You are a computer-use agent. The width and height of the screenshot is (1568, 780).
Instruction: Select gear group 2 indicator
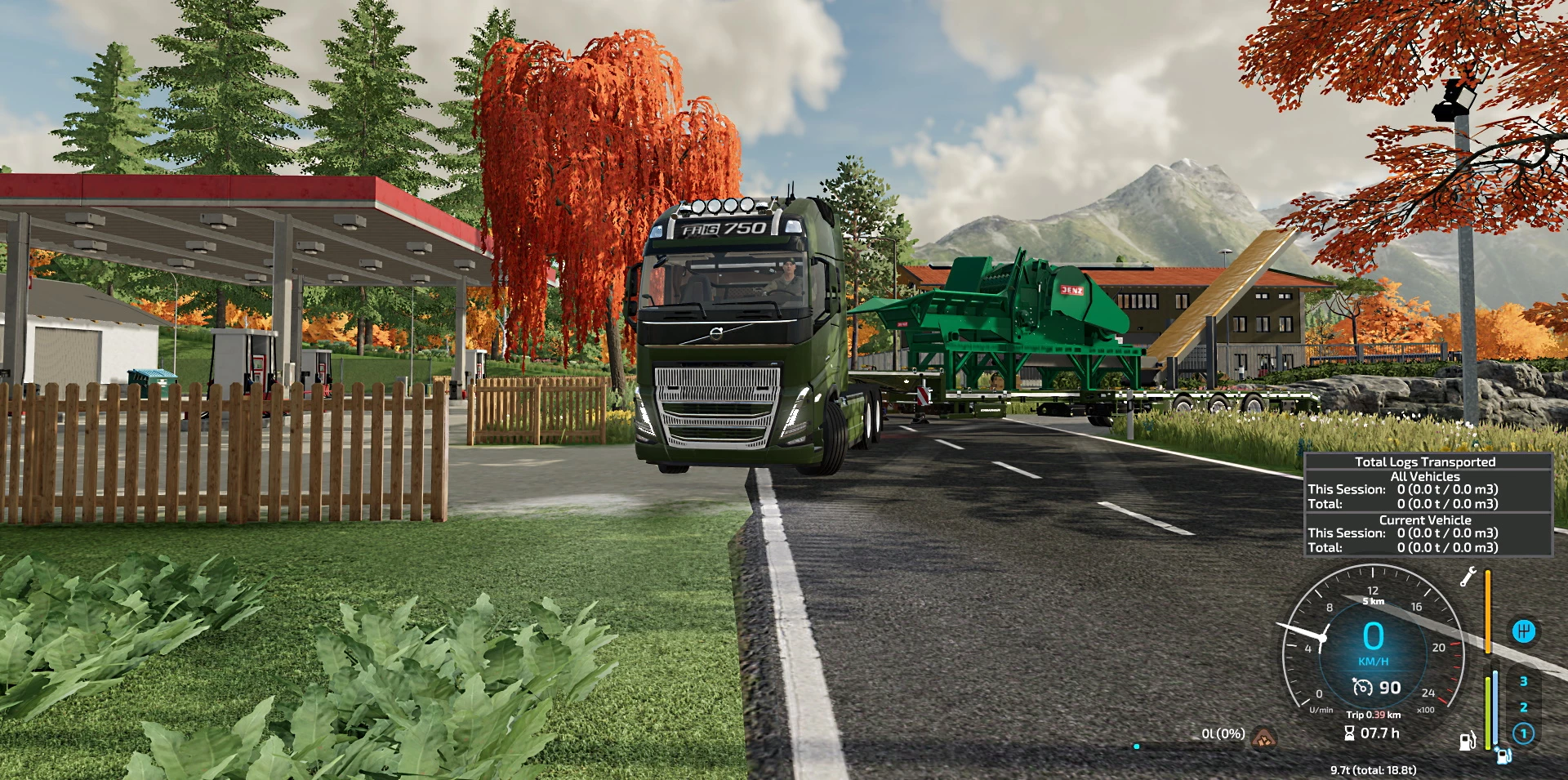coord(1523,707)
